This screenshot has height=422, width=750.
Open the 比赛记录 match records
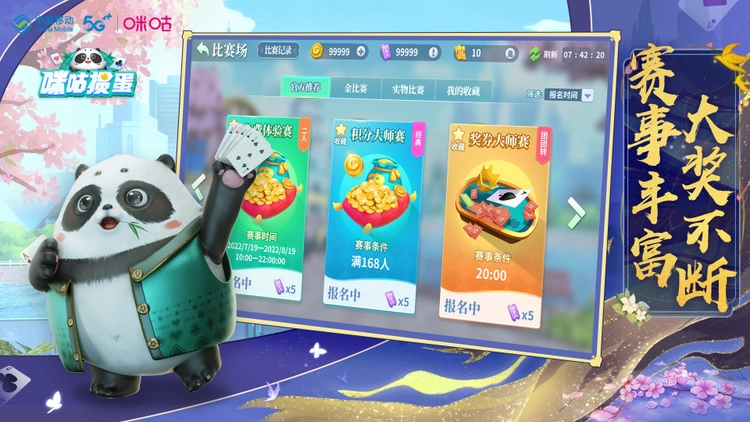point(278,50)
